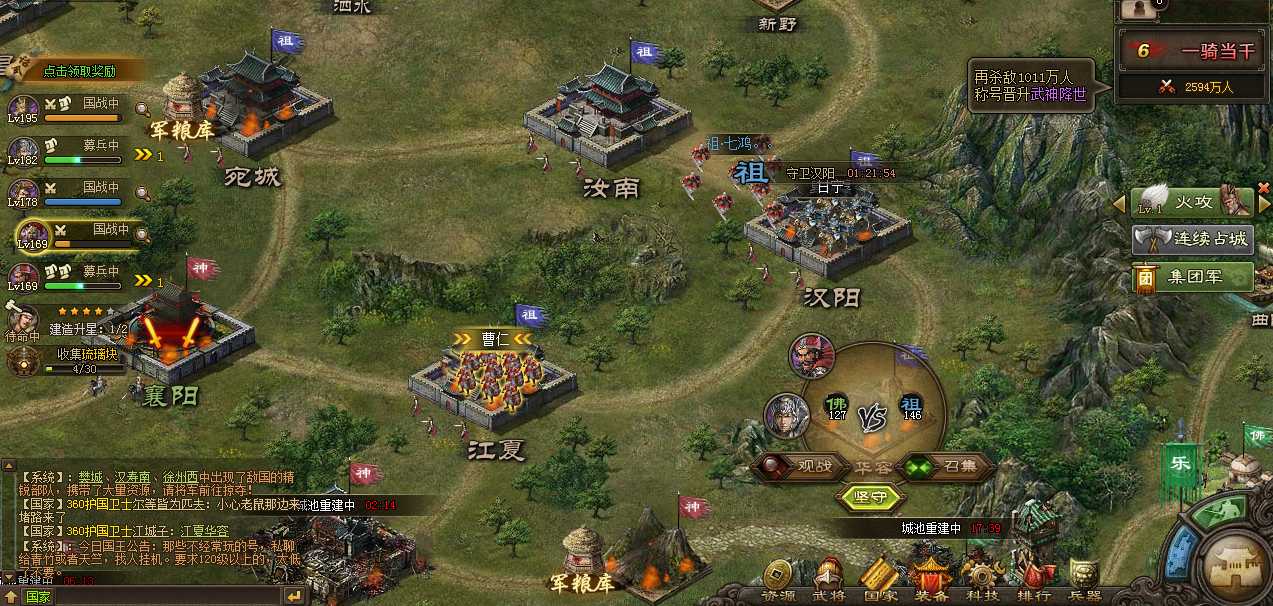Claim the reward via 点击领取奖励
Viewport: 1273px width, 606px height.
80,71
